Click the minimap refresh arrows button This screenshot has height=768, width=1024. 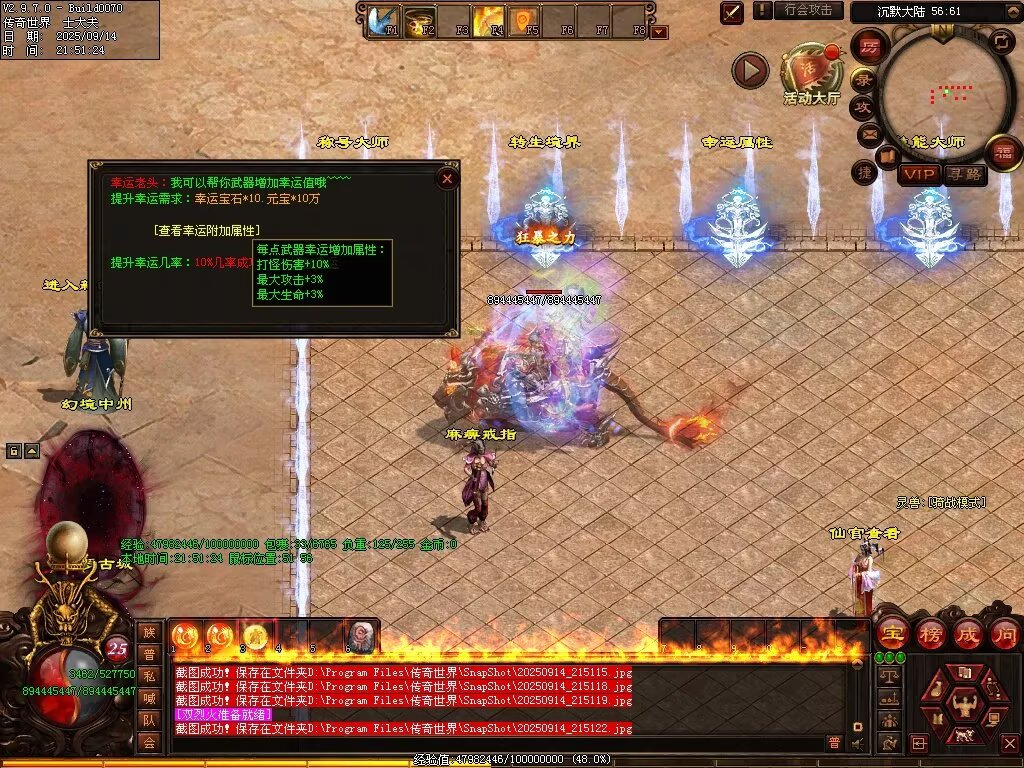point(1001,42)
